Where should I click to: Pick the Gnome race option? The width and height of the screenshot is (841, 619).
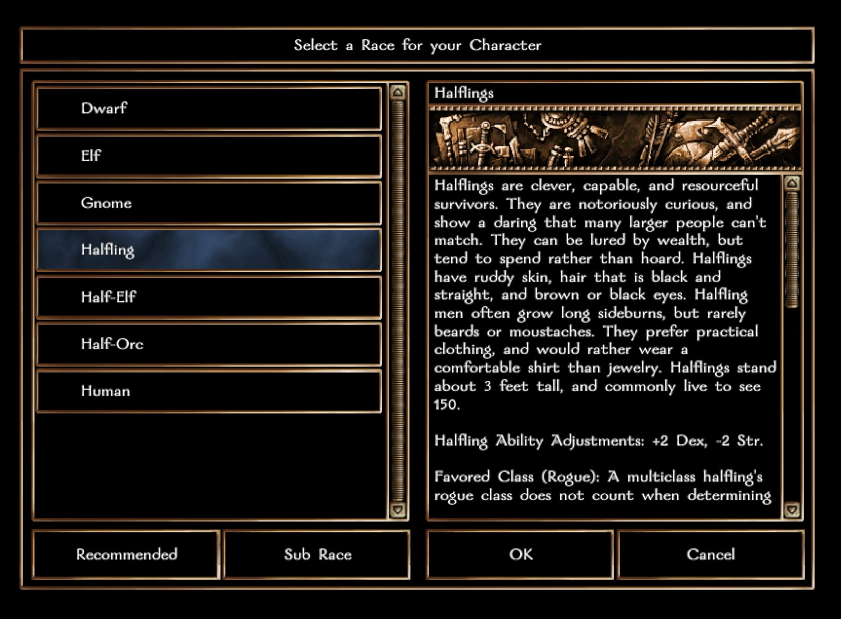click(x=209, y=203)
